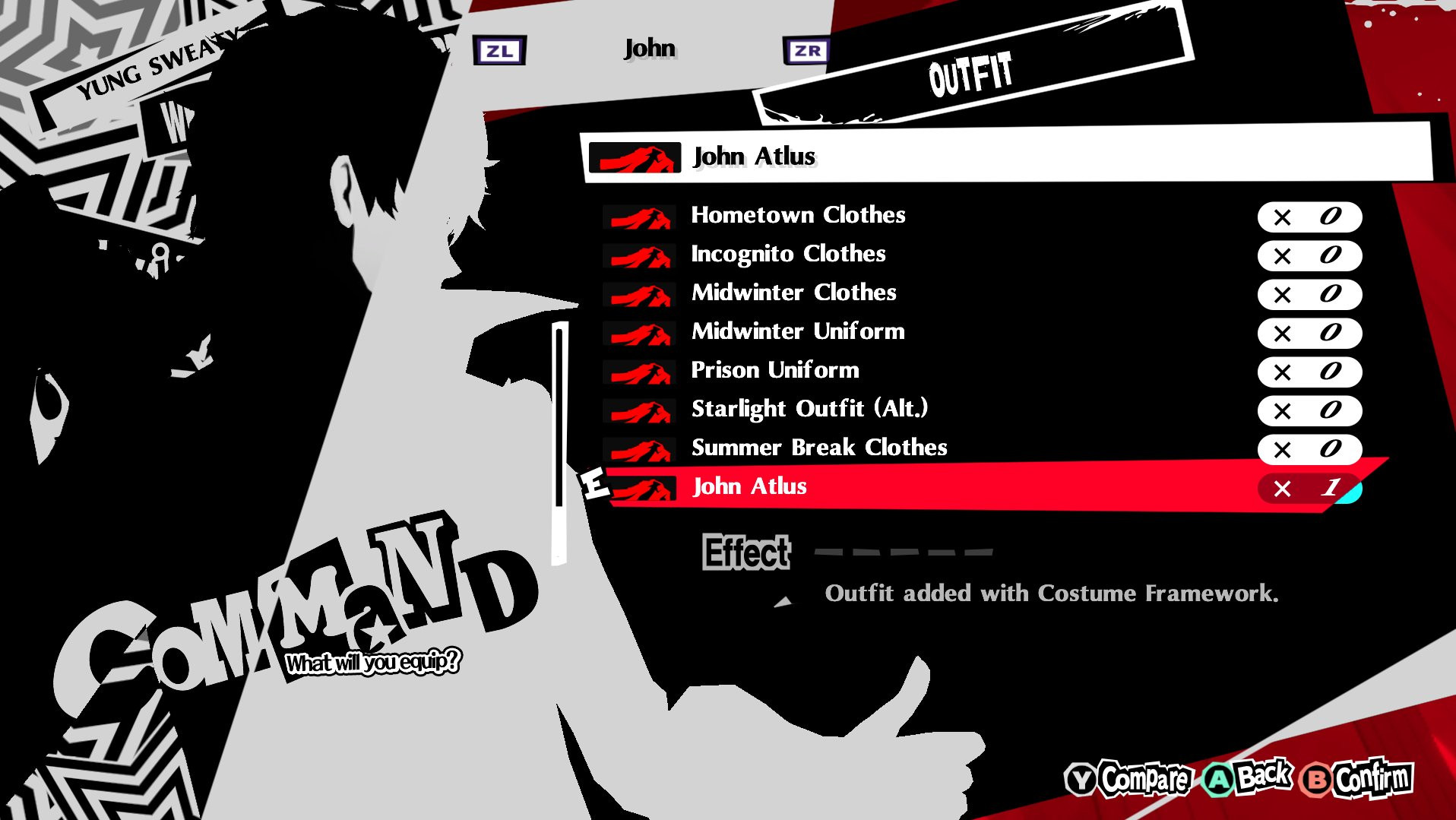Viewport: 1456px width, 820px height.
Task: Click the Starlight Outfit (Alt.) icon
Action: [x=639, y=411]
